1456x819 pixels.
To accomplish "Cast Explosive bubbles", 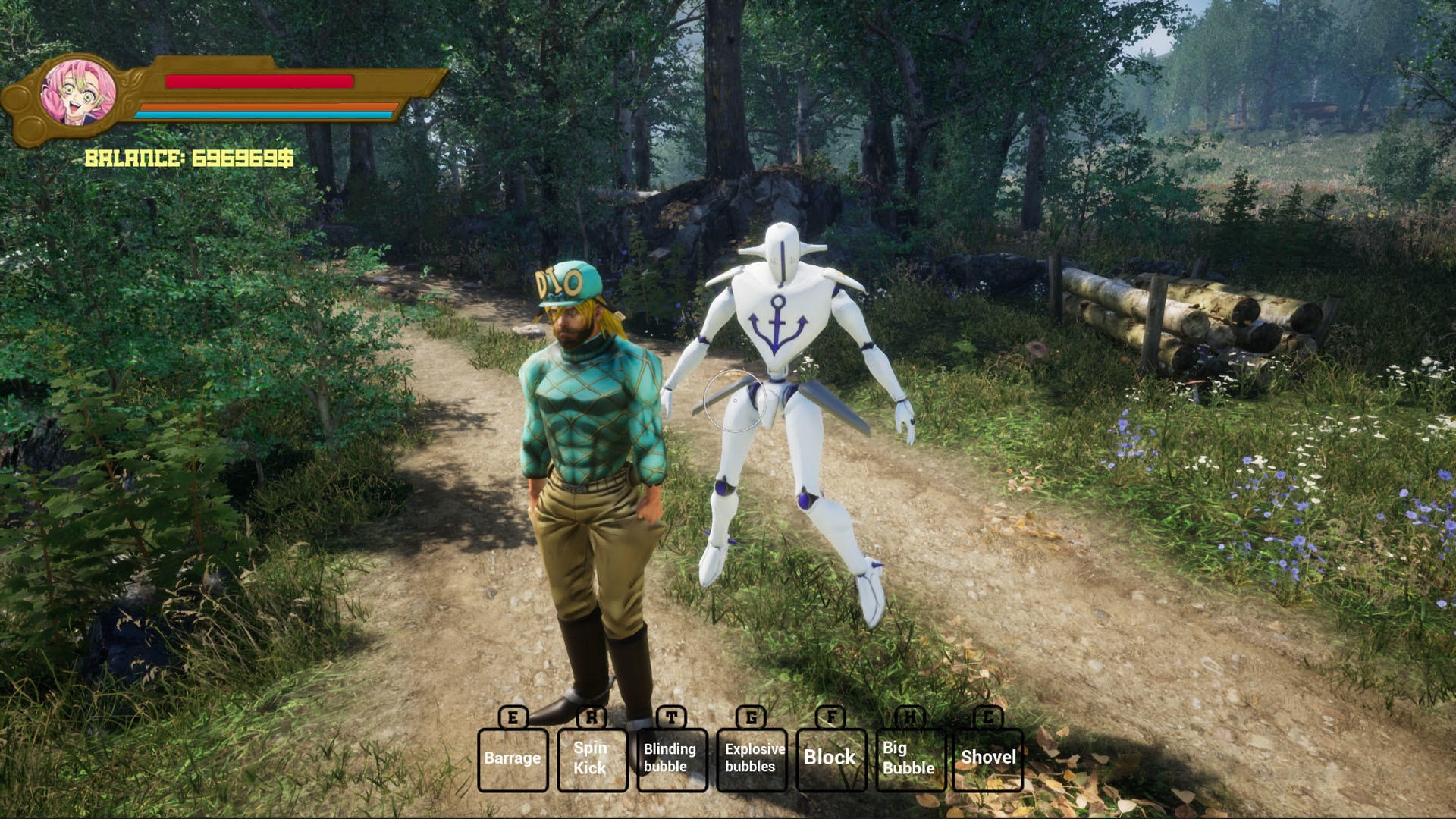I will click(x=752, y=758).
